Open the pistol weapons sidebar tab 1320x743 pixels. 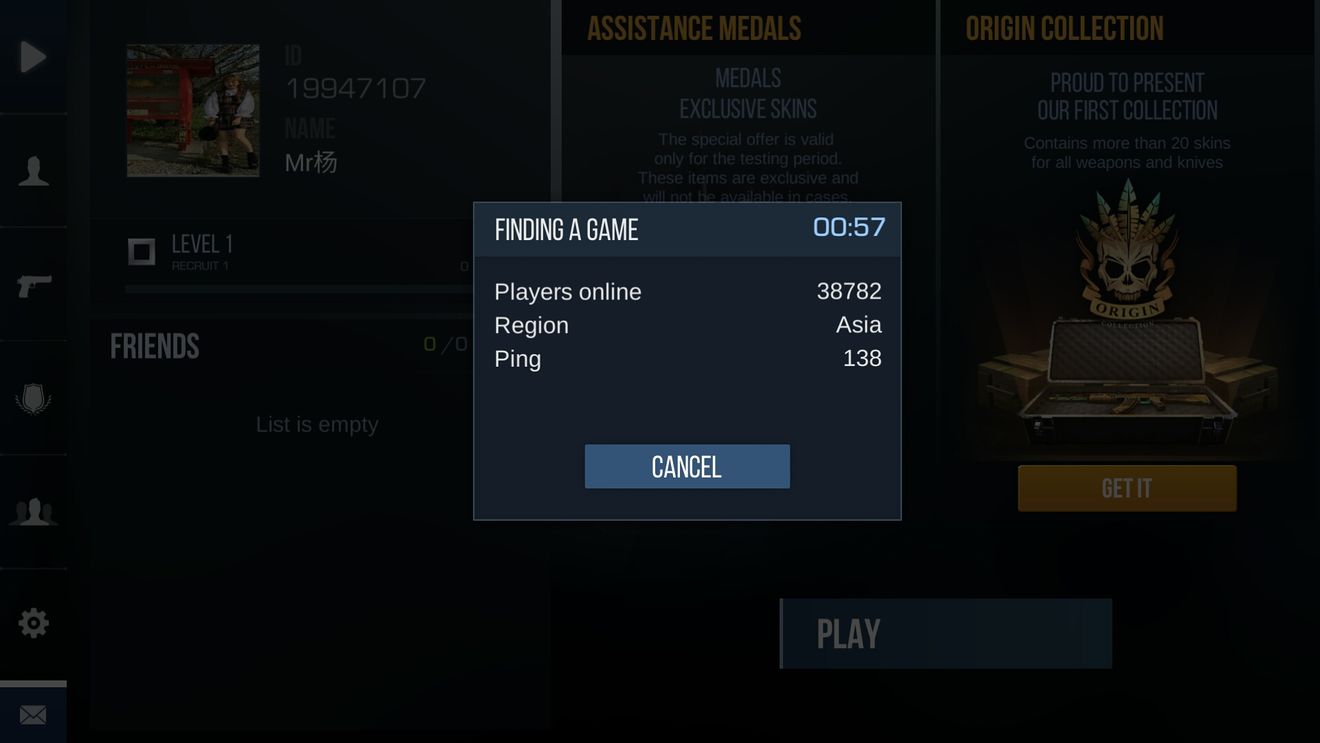point(33,286)
